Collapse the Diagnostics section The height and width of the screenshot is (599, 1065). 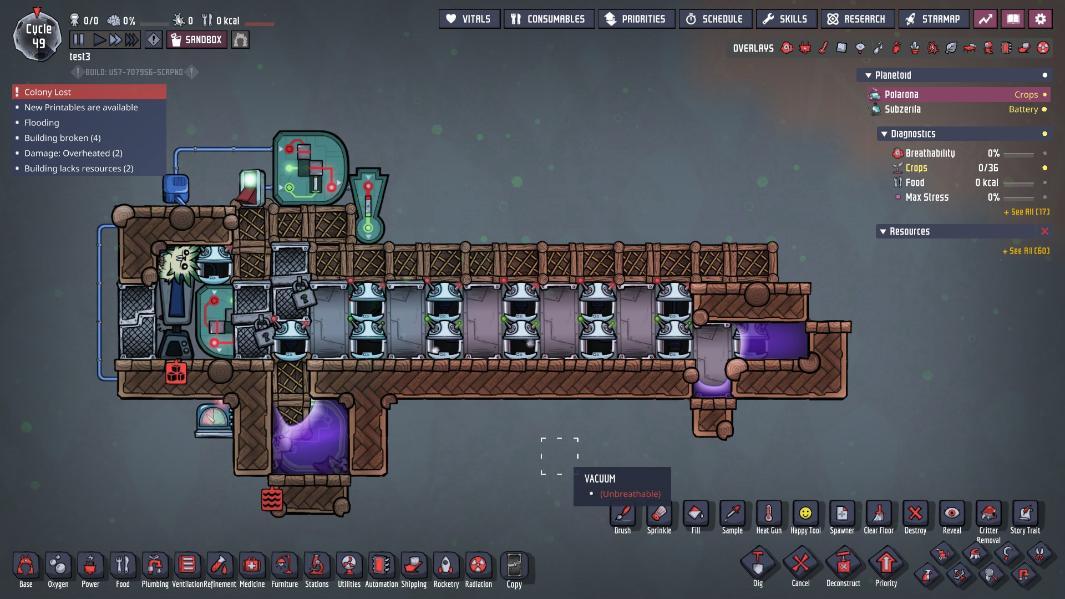pos(884,134)
